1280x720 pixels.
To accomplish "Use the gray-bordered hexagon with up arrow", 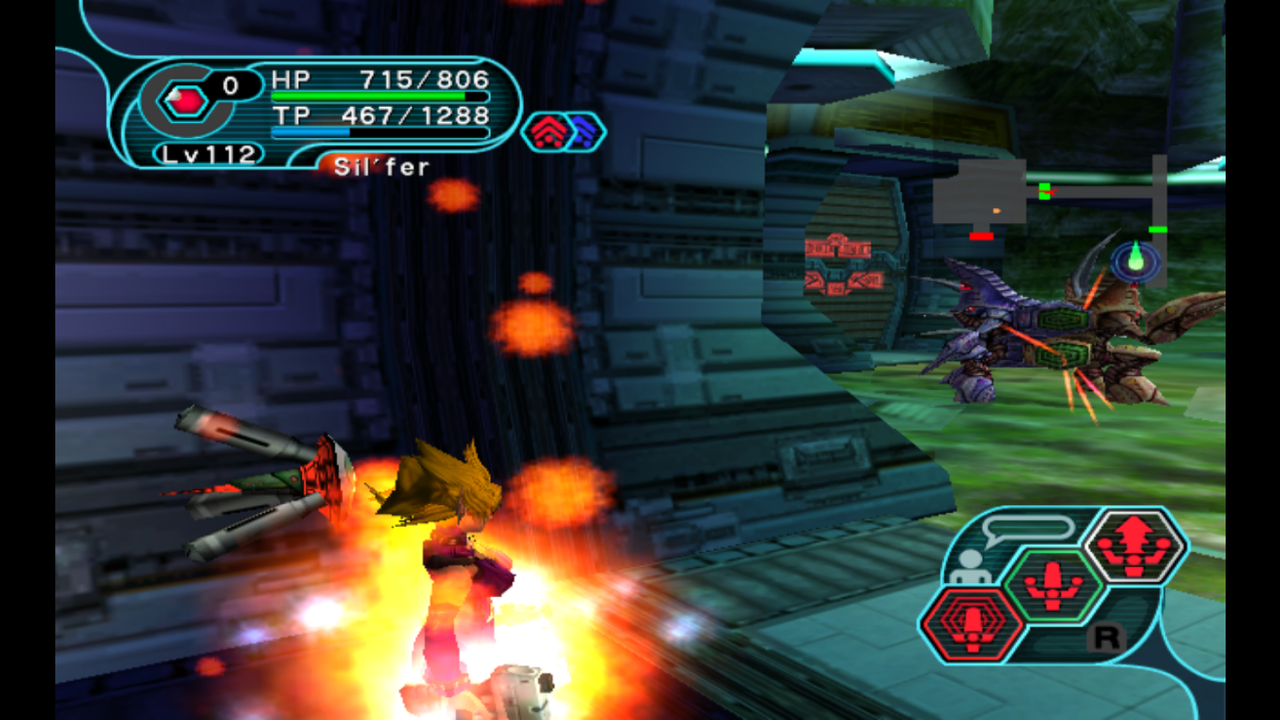I will (1135, 546).
